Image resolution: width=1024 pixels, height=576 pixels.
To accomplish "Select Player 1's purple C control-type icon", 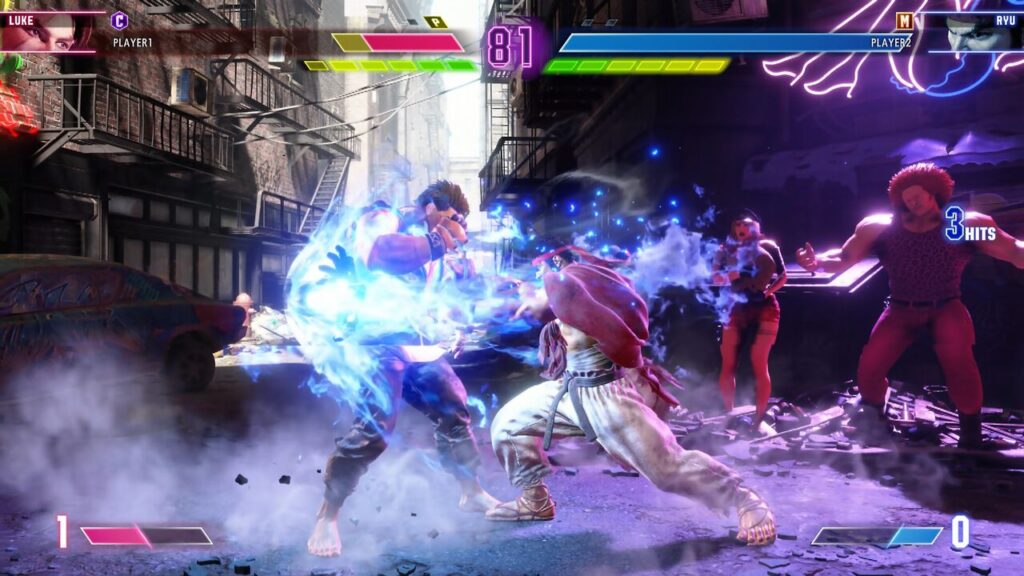I will coord(120,20).
